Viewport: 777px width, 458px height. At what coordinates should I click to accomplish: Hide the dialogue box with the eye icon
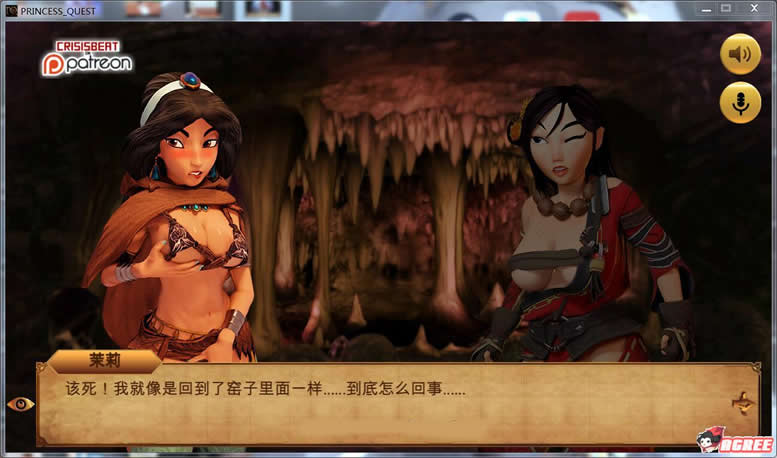pos(20,404)
